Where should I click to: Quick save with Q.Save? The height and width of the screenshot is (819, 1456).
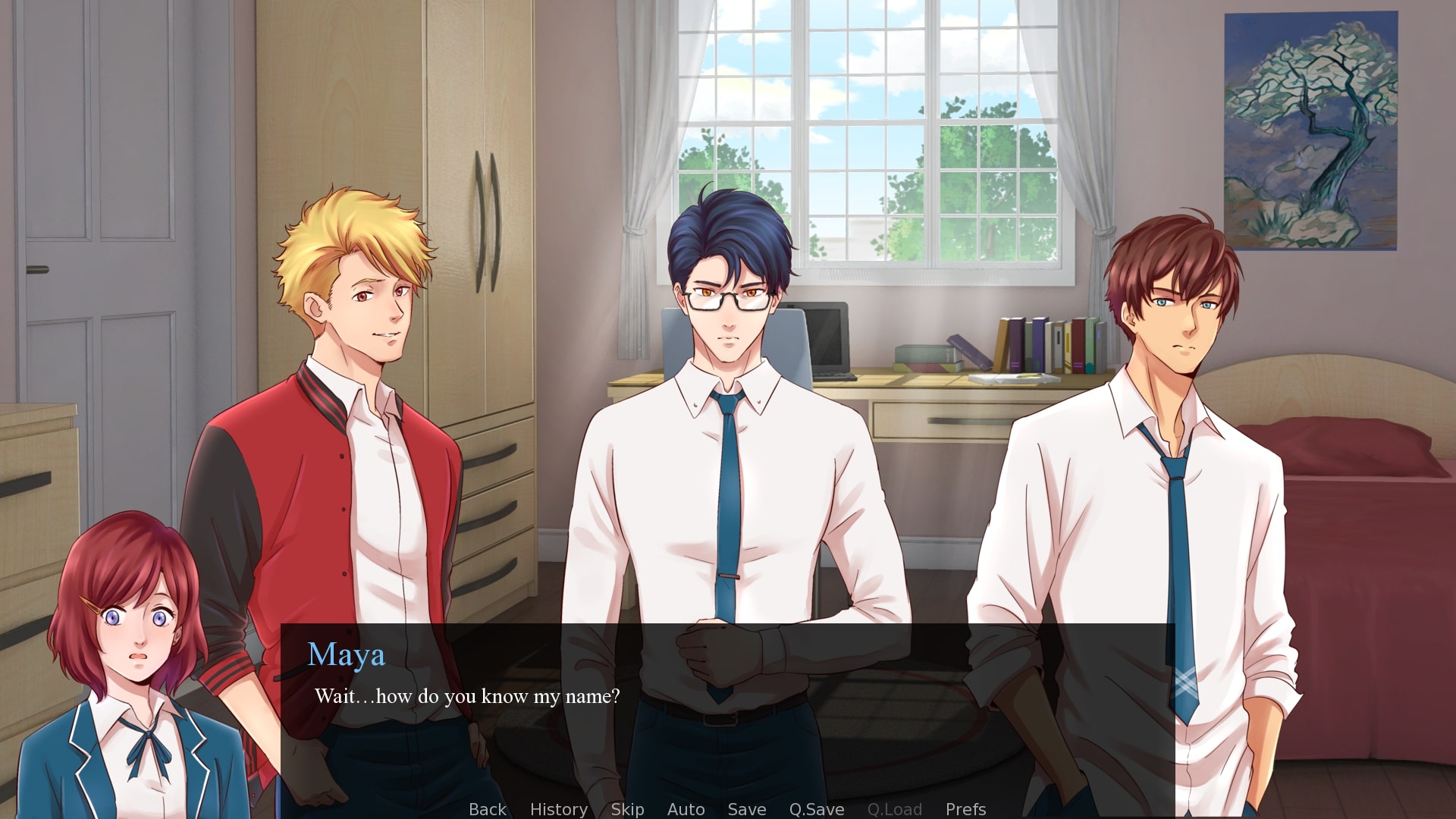[x=816, y=809]
